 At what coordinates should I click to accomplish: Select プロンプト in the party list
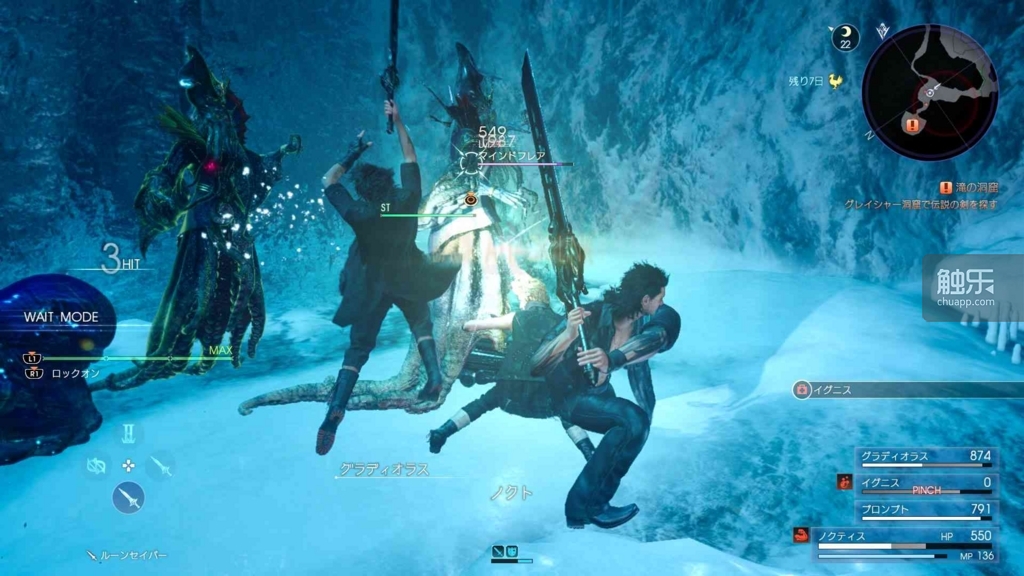click(x=926, y=509)
